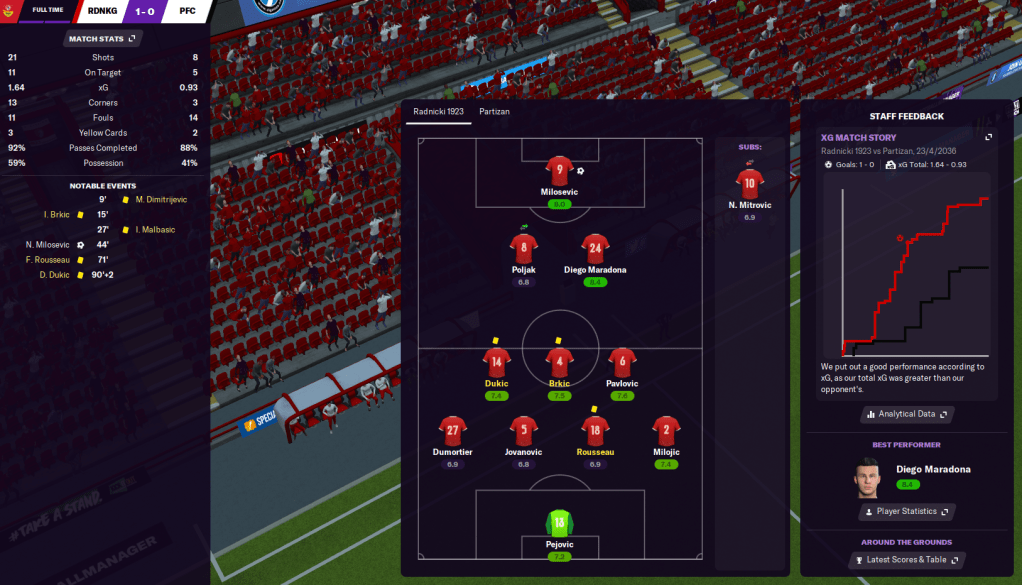
Task: Show Player Statistics
Action: (907, 511)
